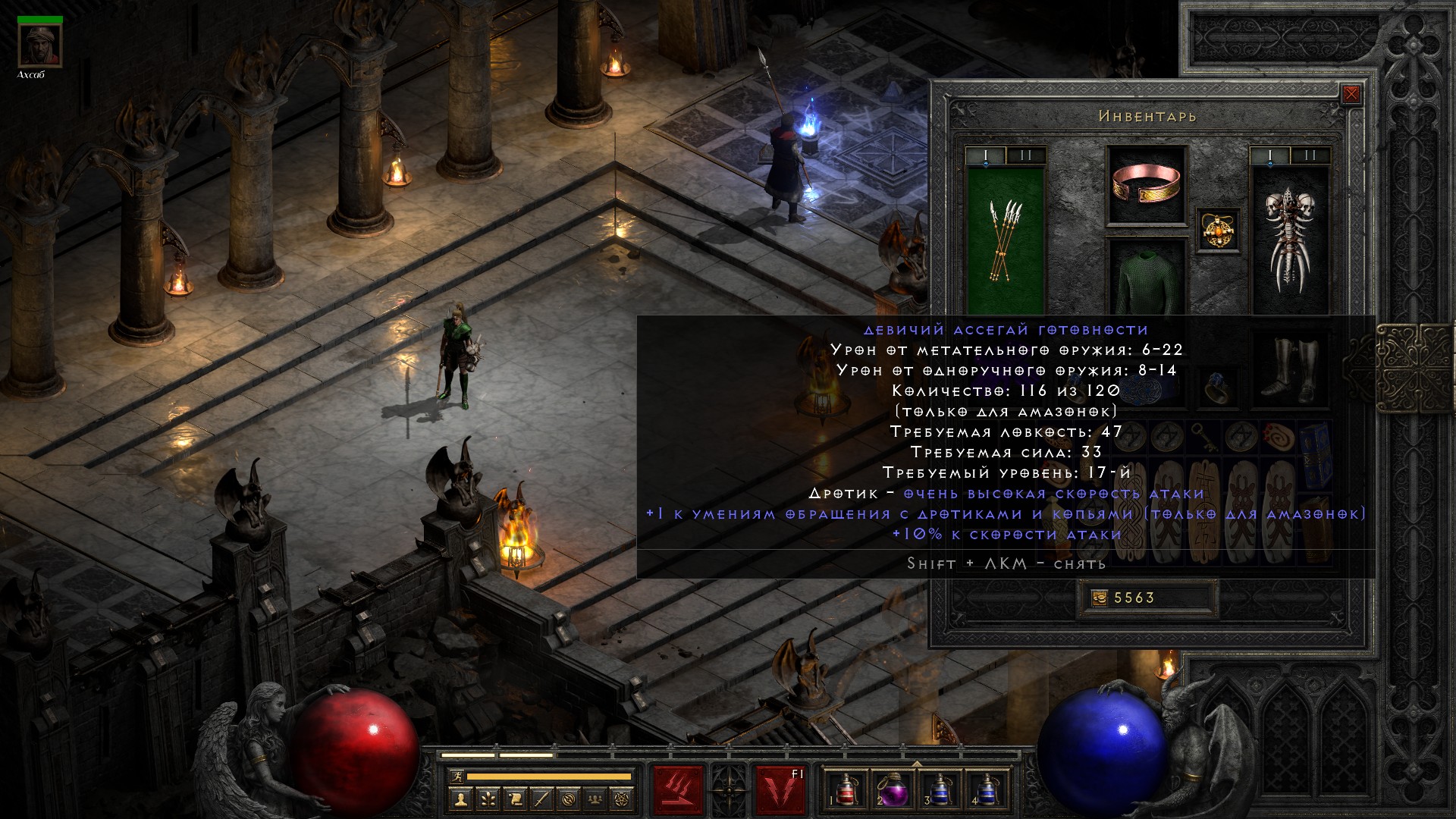Image resolution: width=1456 pixels, height=819 pixels.
Task: Use the purple rejuvenation potion in belt slot 2
Action: click(x=893, y=790)
